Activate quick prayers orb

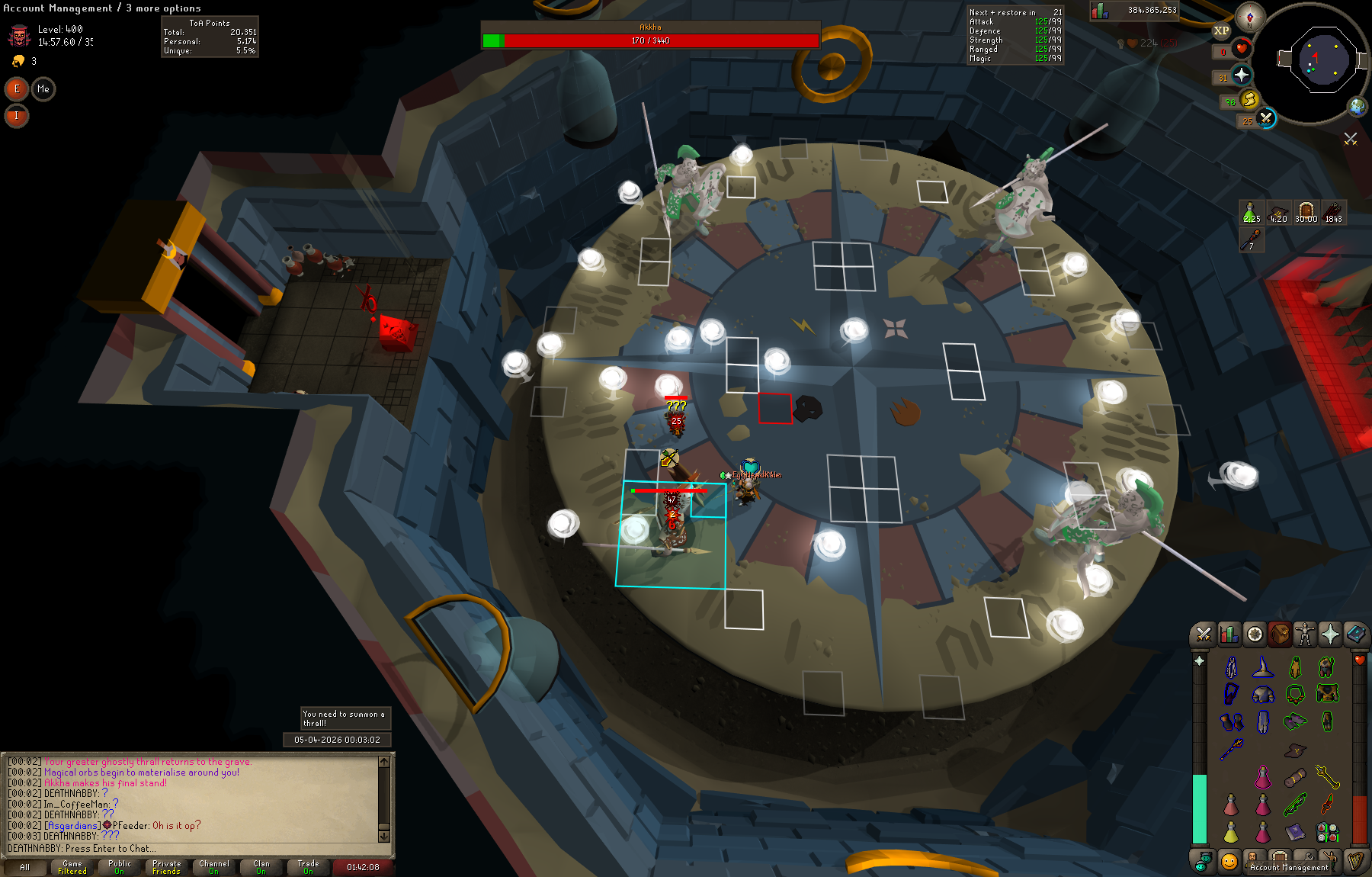[x=1242, y=75]
